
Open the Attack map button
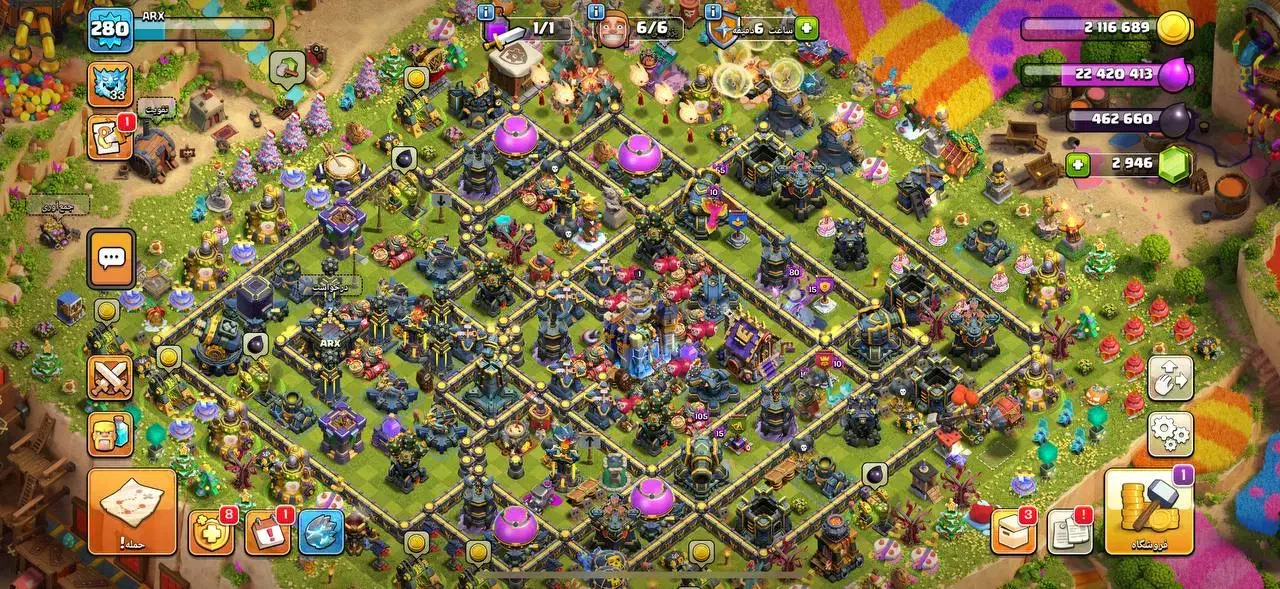pos(131,512)
